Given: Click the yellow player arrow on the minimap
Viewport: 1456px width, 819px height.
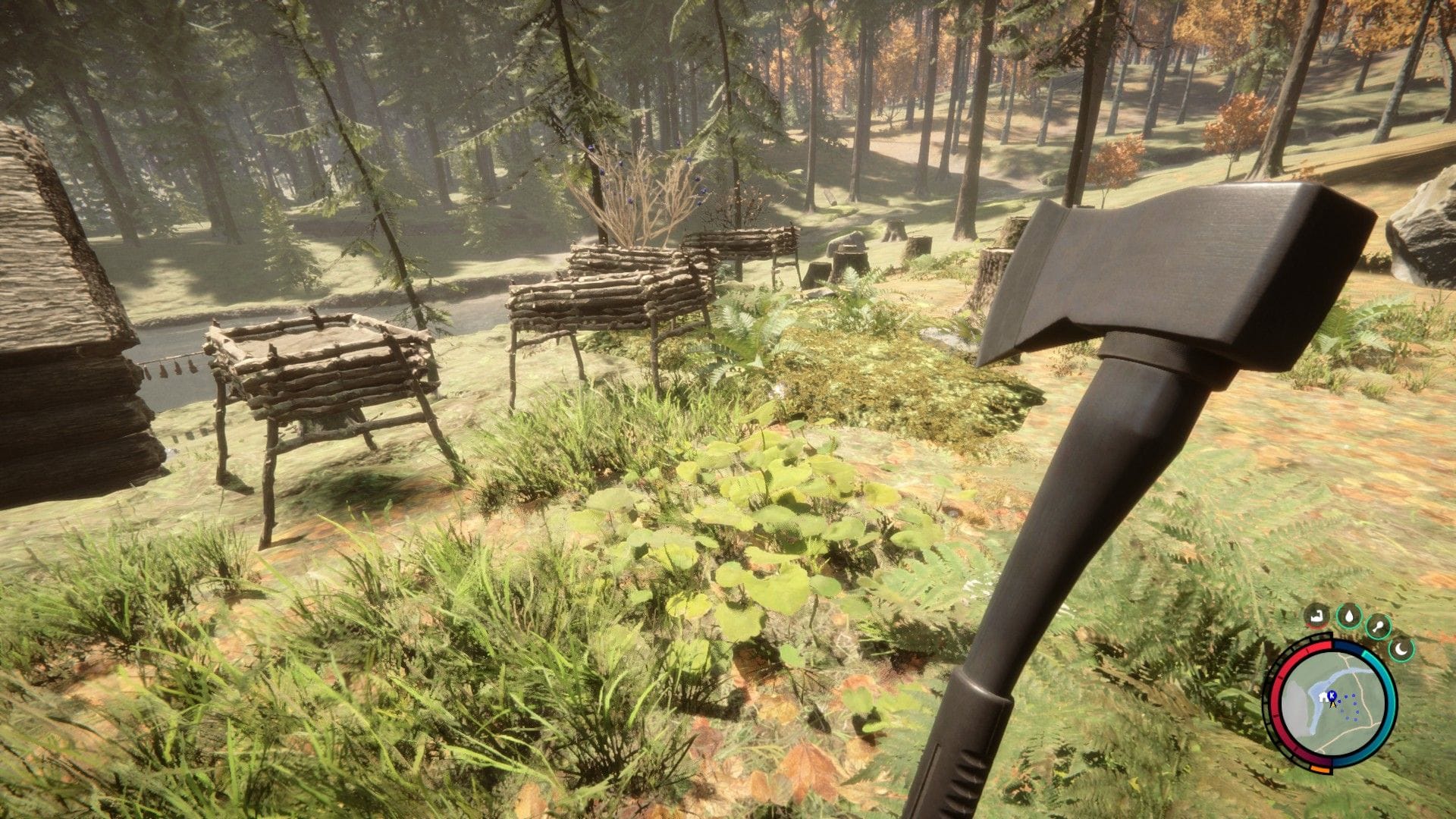Looking at the screenshot, I should pyautogui.click(x=1333, y=704).
